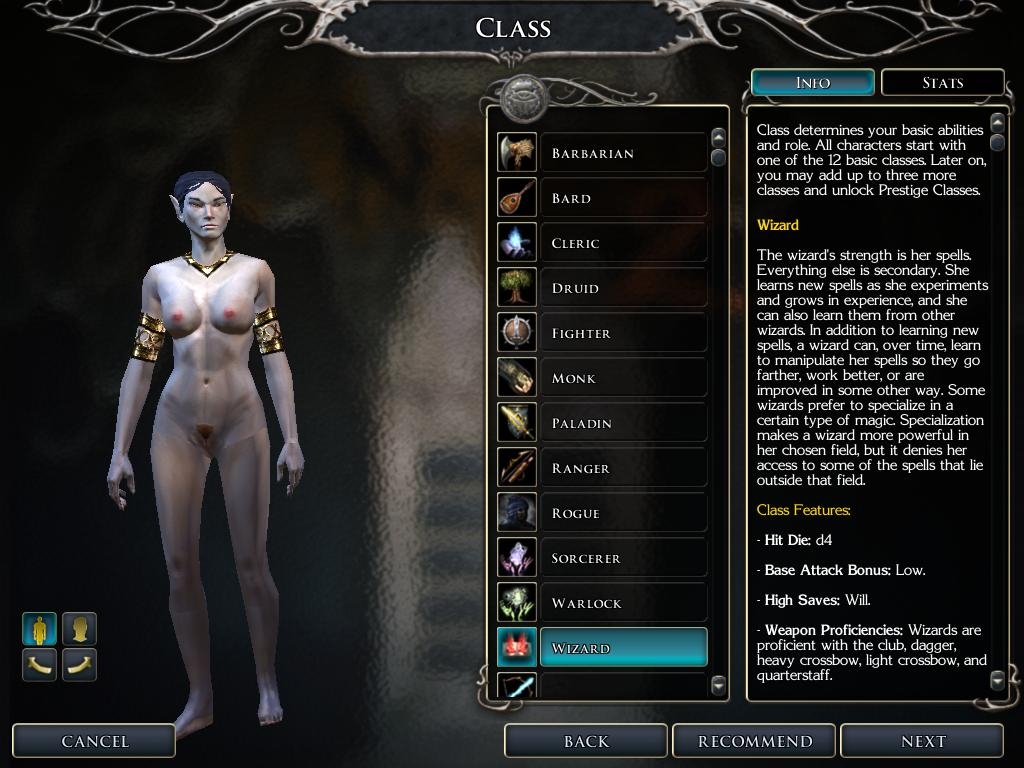
Task: Choose the Bard class entry
Action: click(x=622, y=198)
